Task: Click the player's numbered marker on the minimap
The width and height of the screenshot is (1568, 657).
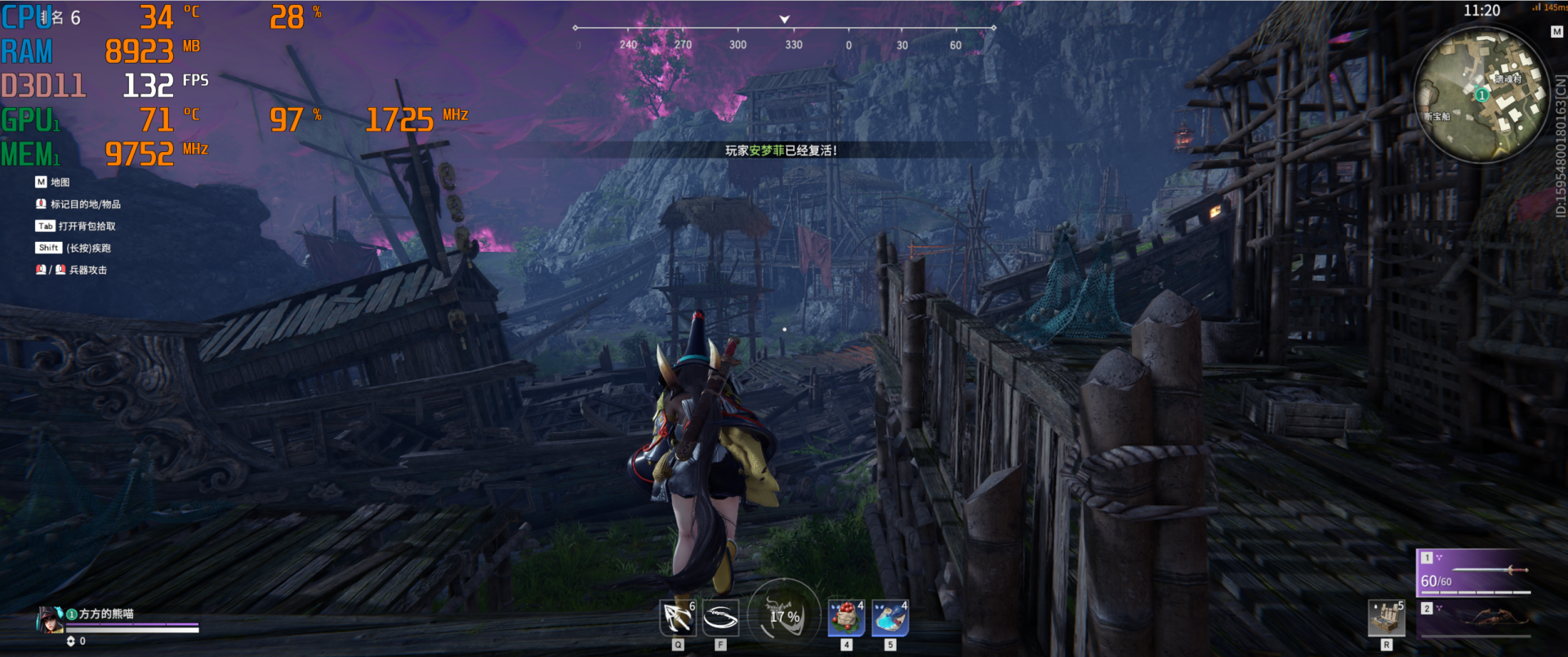Action: (x=1481, y=95)
